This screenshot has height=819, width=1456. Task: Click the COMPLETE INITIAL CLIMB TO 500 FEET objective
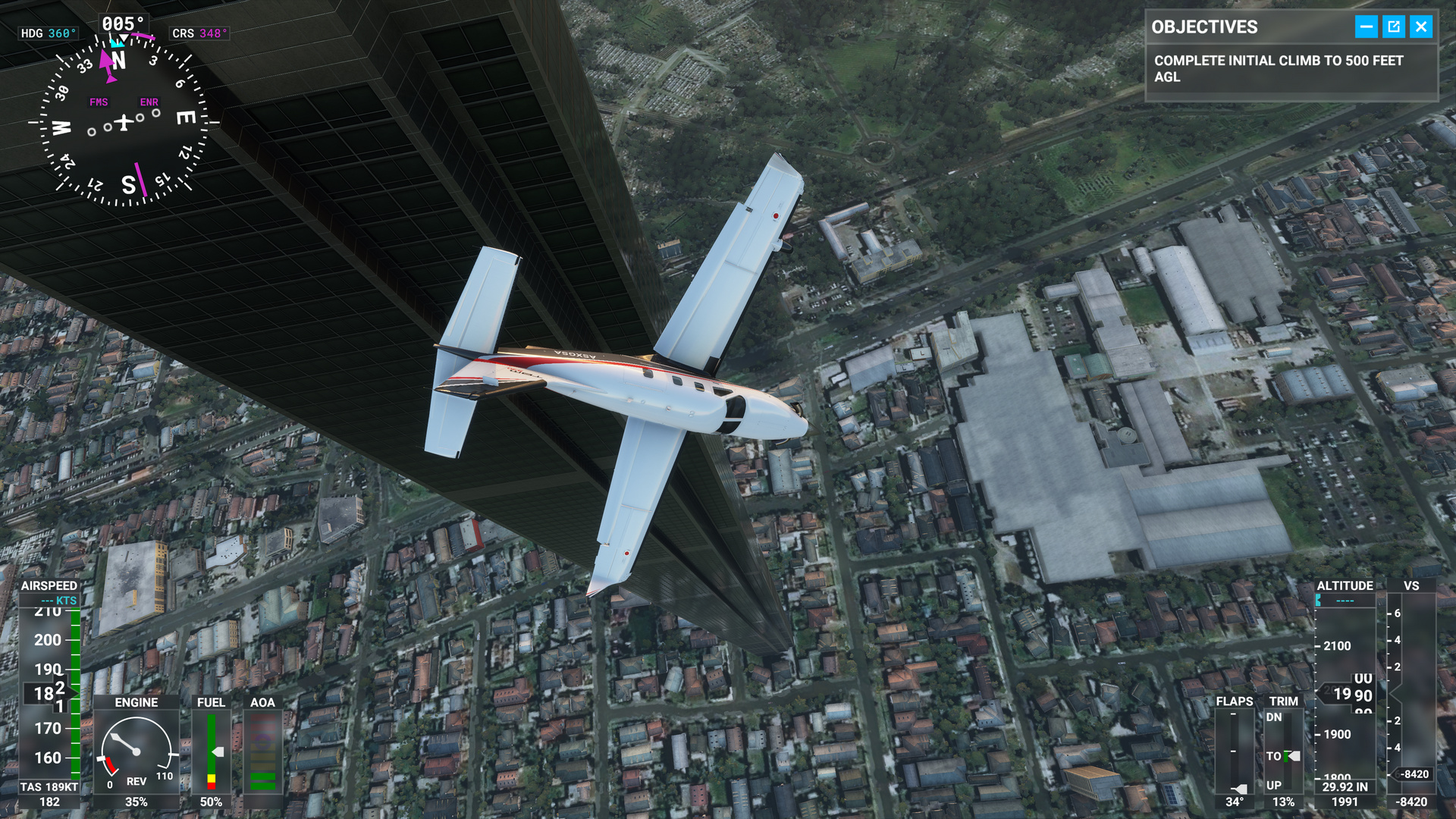pyautogui.click(x=1278, y=68)
